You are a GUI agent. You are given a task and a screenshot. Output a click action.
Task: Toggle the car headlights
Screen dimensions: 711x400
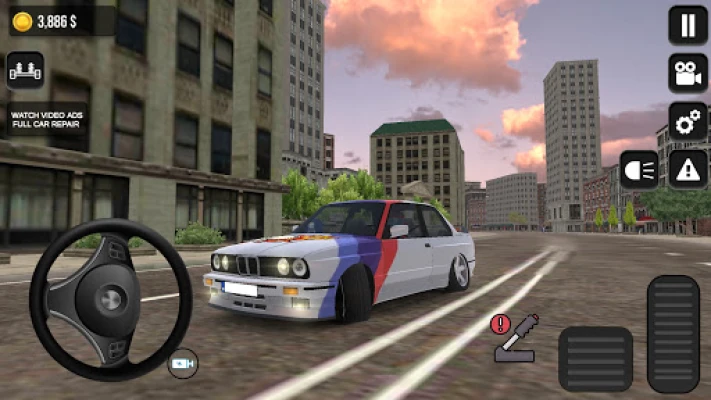(639, 170)
